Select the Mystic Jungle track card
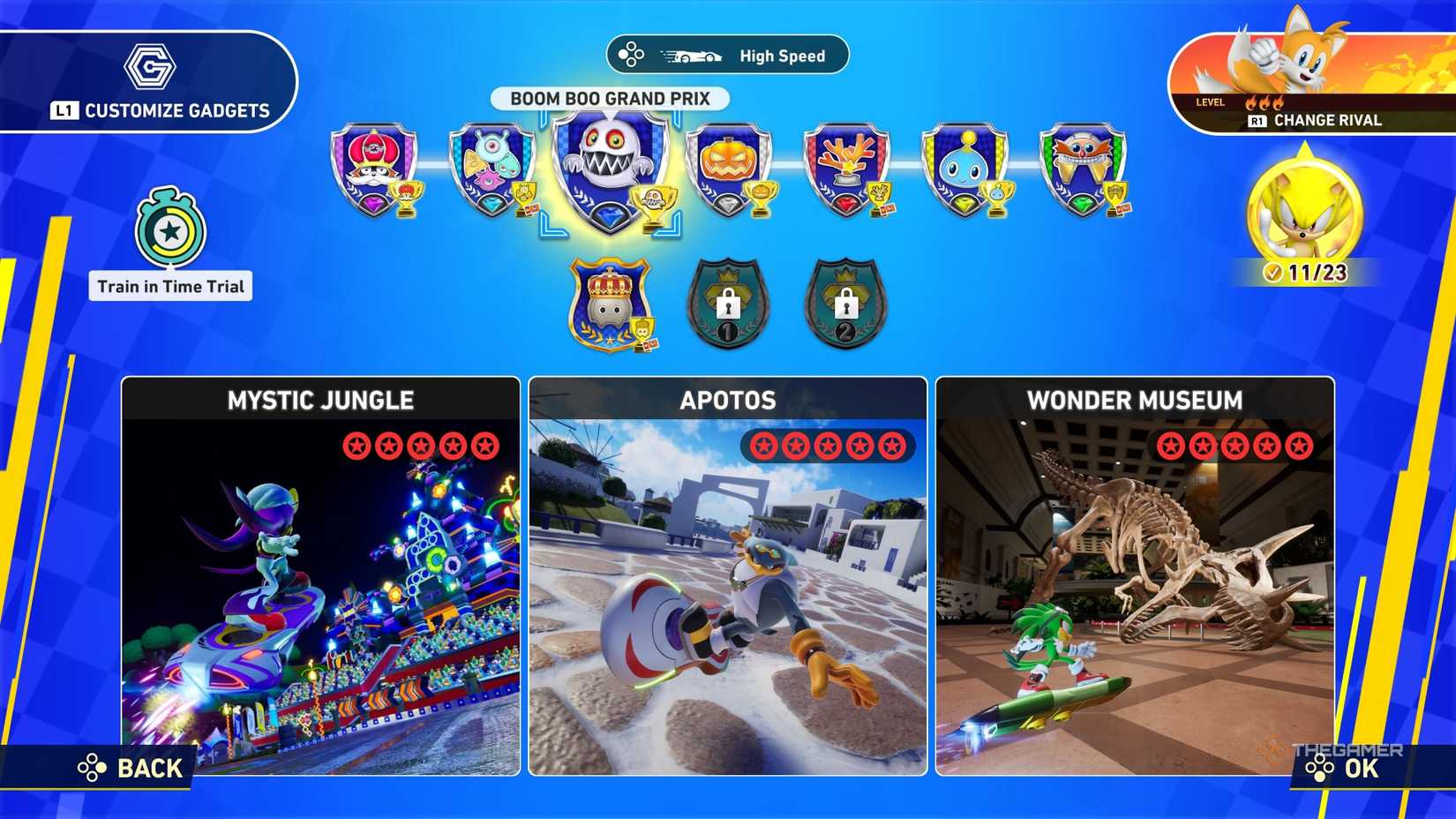This screenshot has height=819, width=1456. 320,582
